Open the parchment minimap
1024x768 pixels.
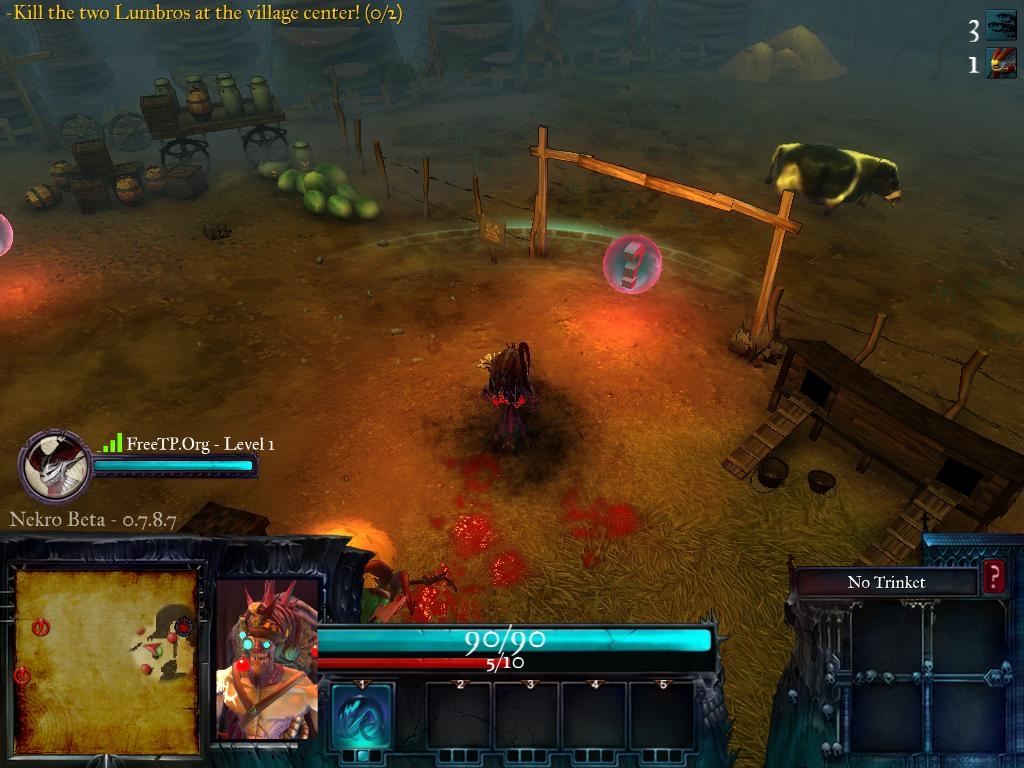click(x=106, y=660)
